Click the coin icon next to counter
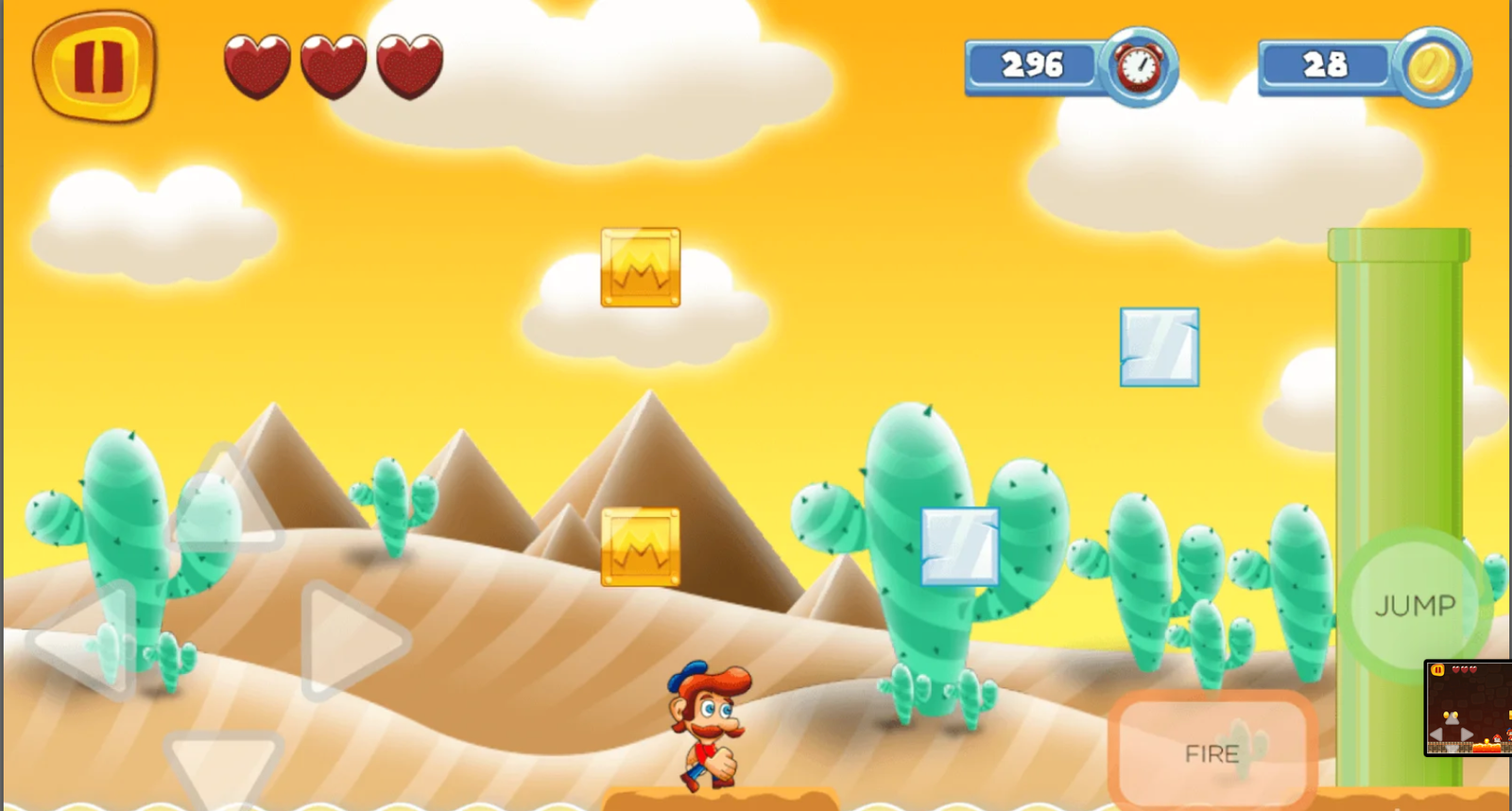The width and height of the screenshot is (1512, 811). 1435,63
